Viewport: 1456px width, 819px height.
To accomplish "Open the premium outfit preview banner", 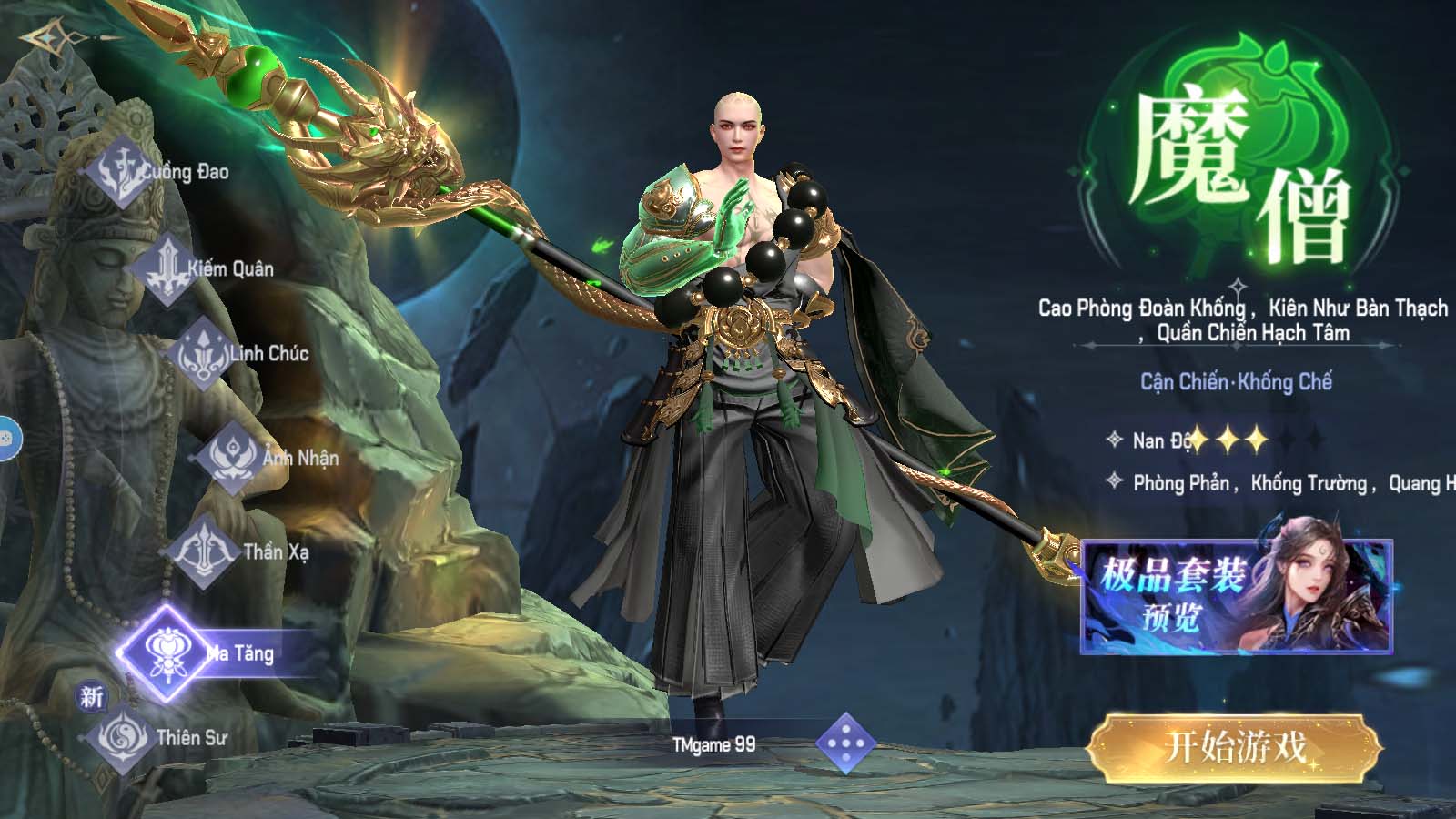I will 1236,596.
